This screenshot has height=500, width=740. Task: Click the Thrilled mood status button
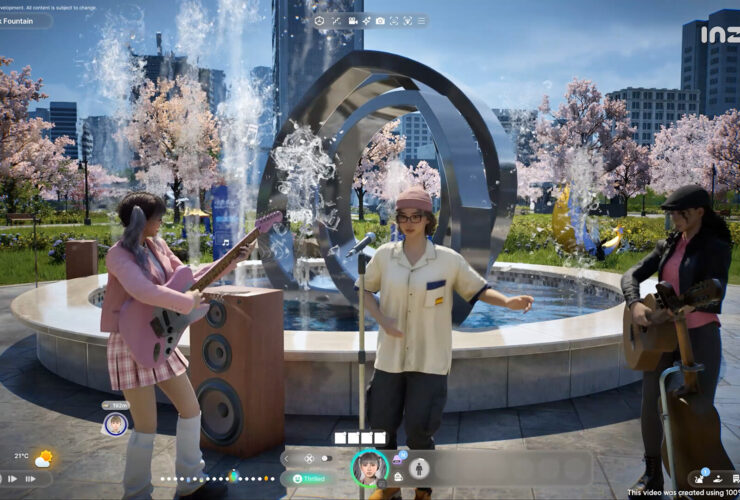tap(308, 479)
